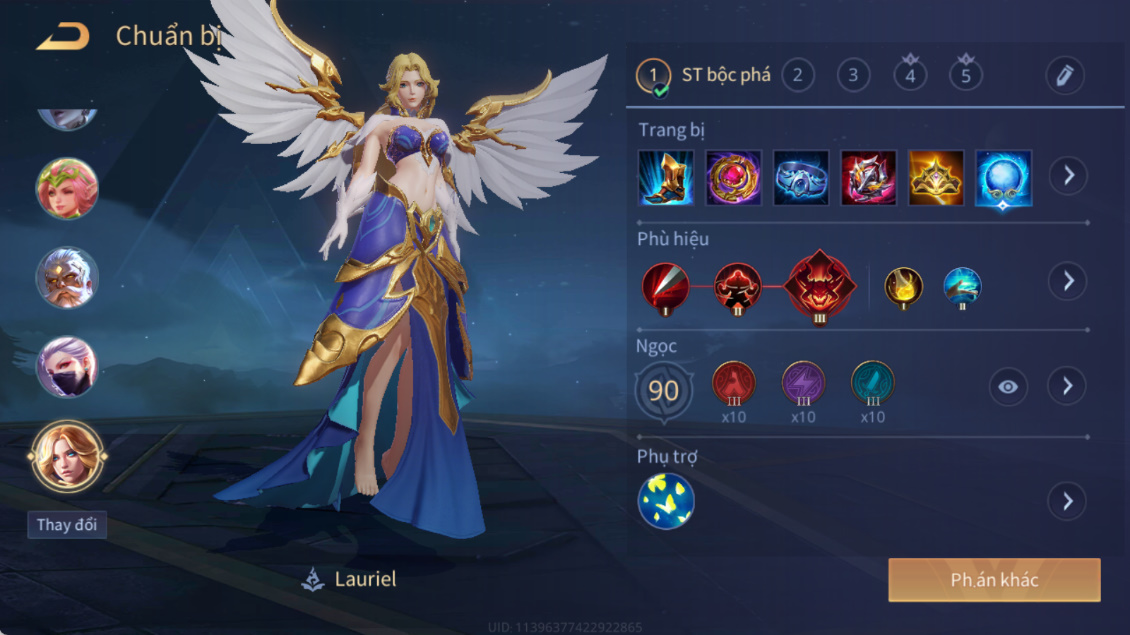Open the Phù hiệu details arrow

pyautogui.click(x=1068, y=281)
